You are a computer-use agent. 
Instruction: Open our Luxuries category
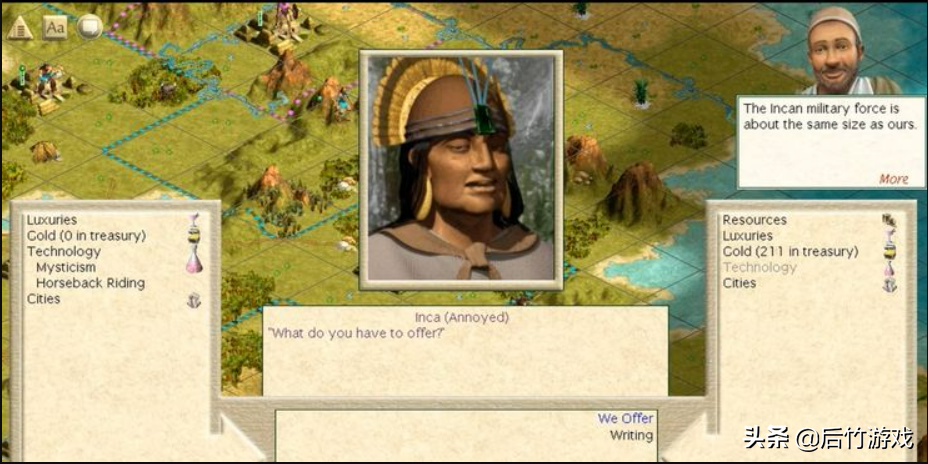pyautogui.click(x=747, y=236)
